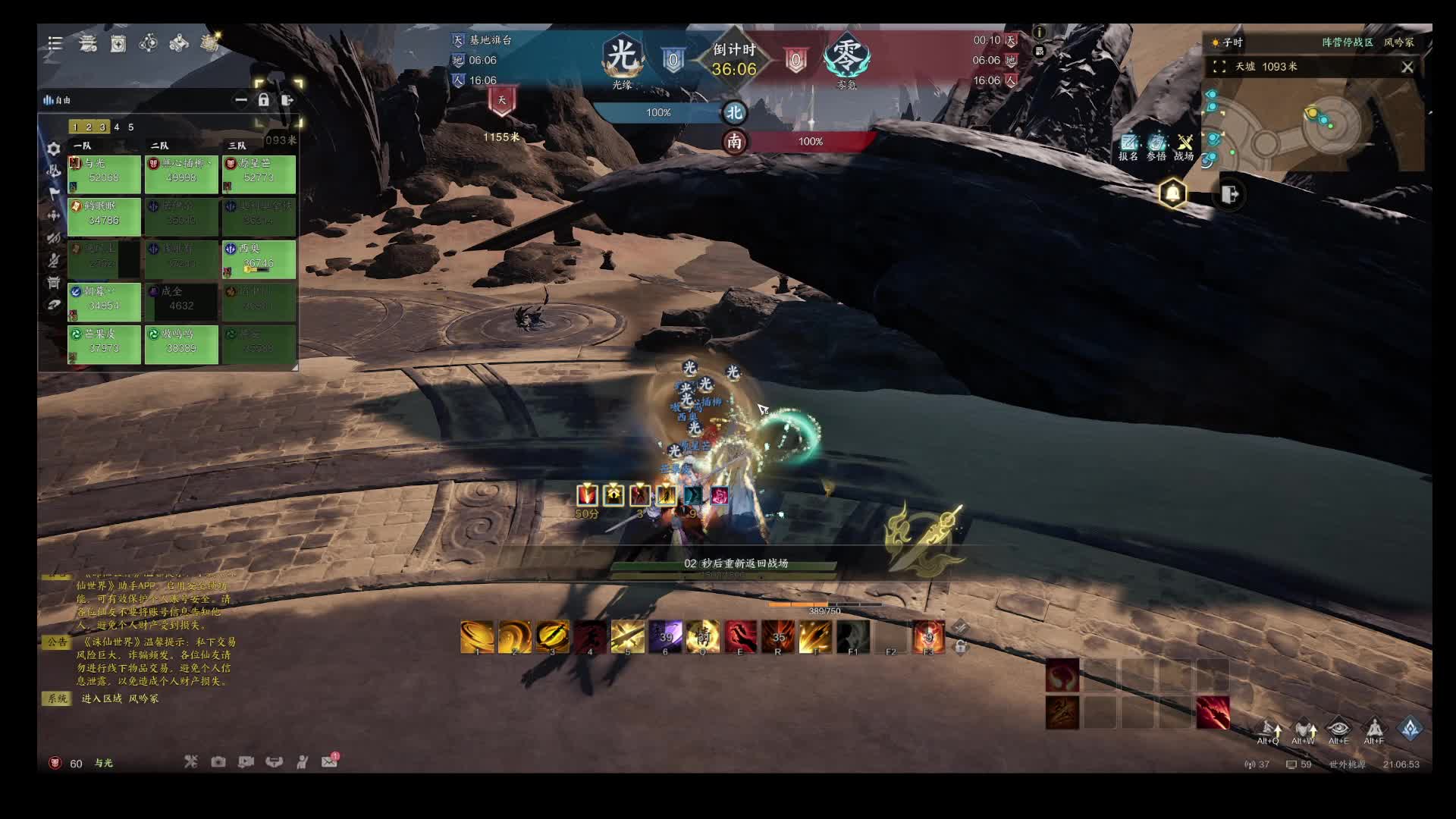
Task: Minimize the raid panel
Action: tap(241, 100)
